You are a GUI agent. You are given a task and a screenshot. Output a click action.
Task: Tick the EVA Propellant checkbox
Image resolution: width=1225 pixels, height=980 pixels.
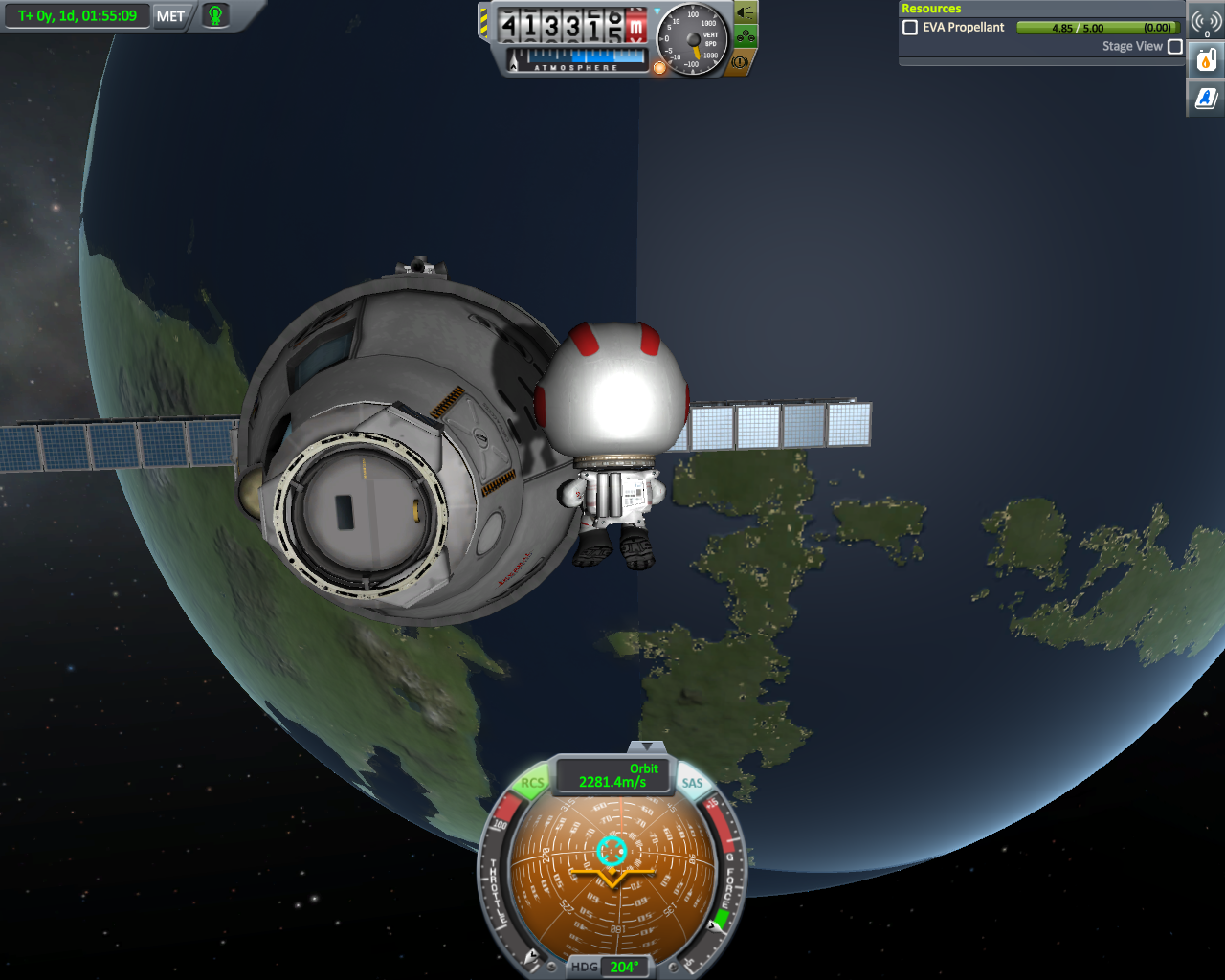[910, 28]
